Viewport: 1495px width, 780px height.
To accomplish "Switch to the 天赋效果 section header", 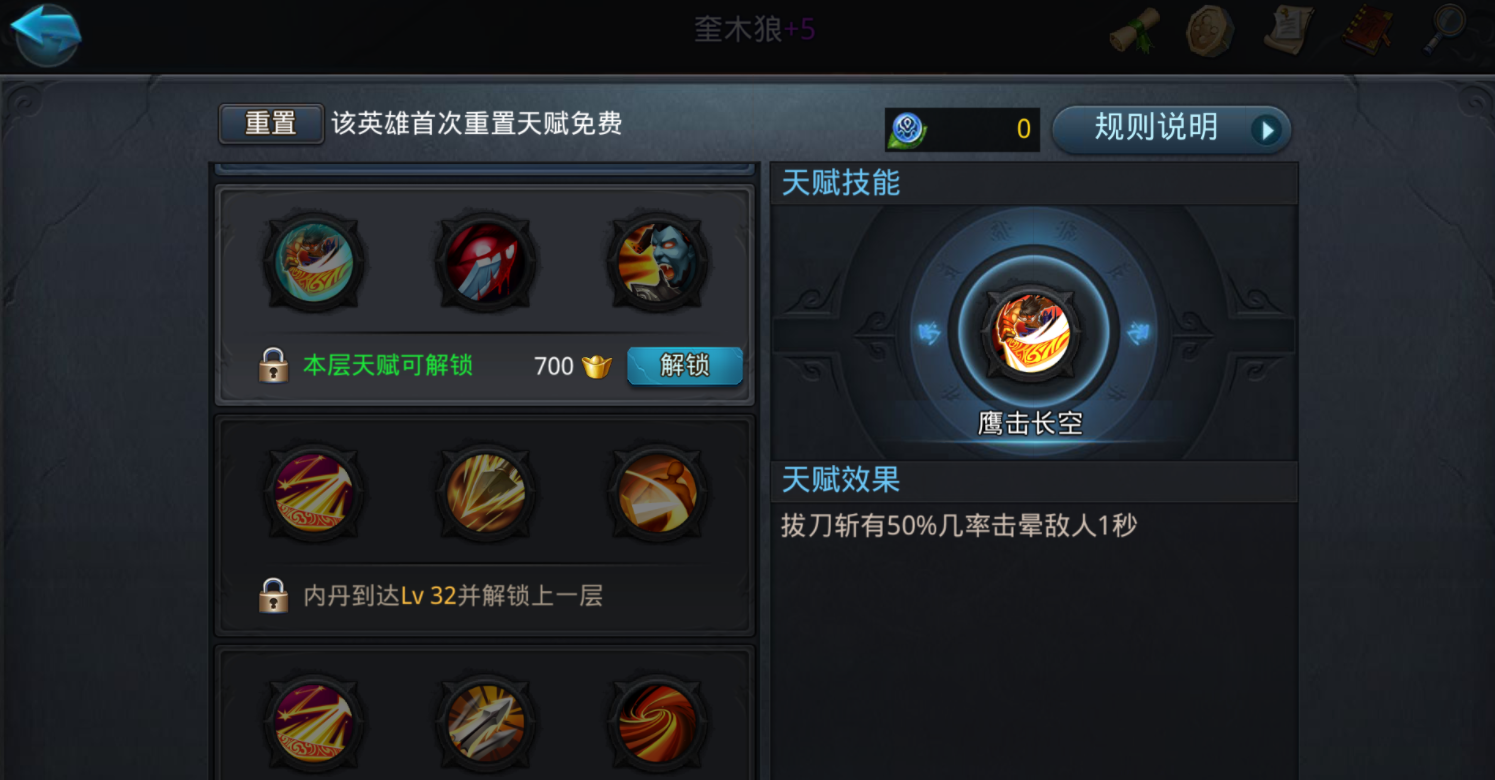I will coord(838,481).
